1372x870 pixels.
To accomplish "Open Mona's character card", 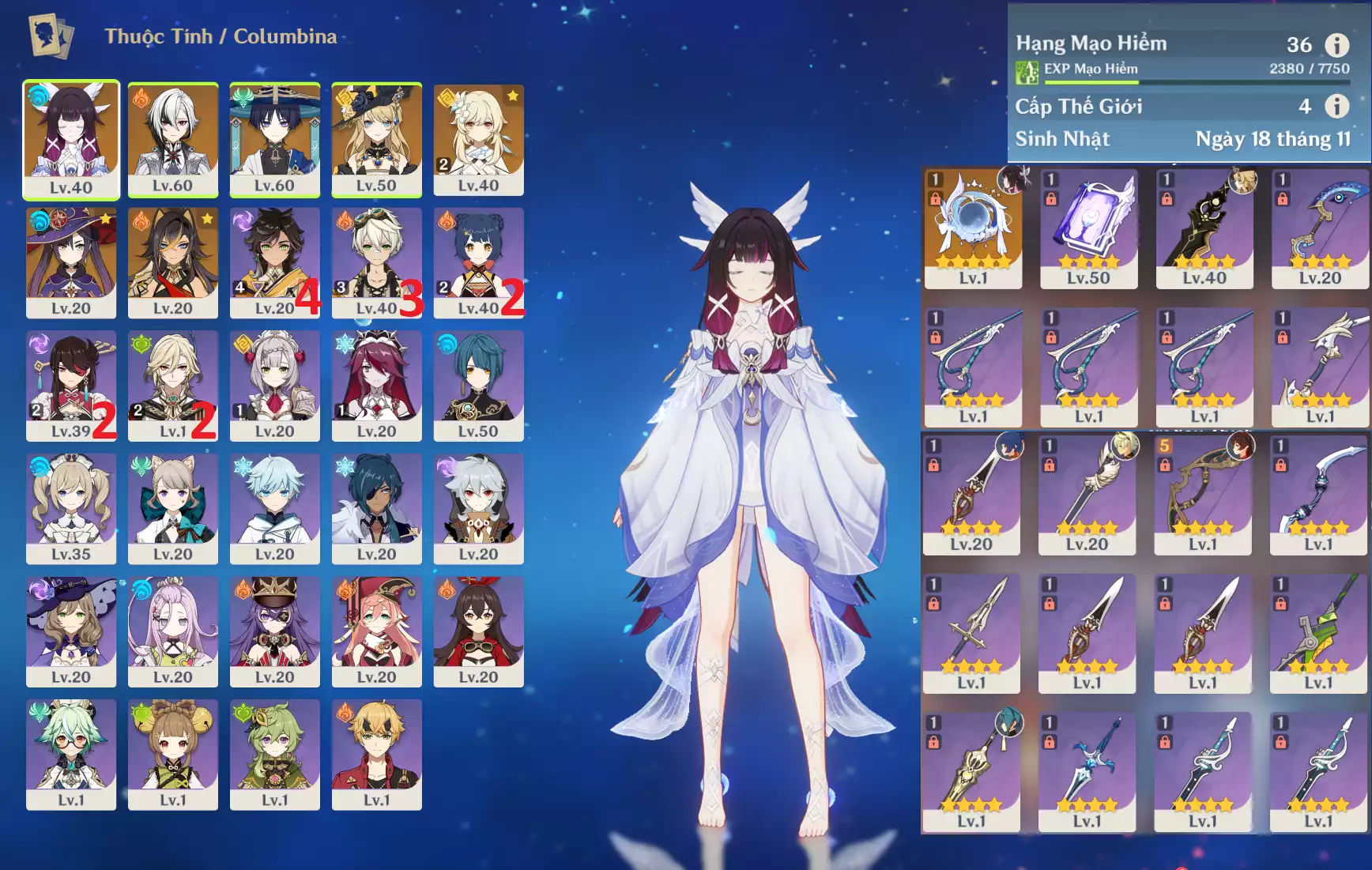I will coord(71,262).
